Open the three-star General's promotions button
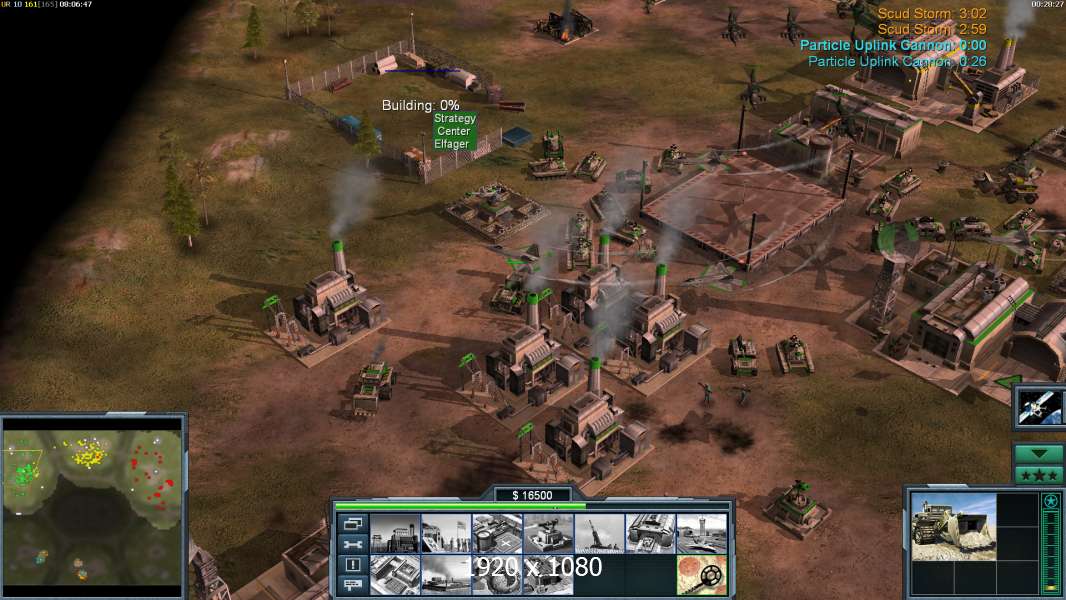The height and width of the screenshot is (600, 1066). (x=1038, y=475)
